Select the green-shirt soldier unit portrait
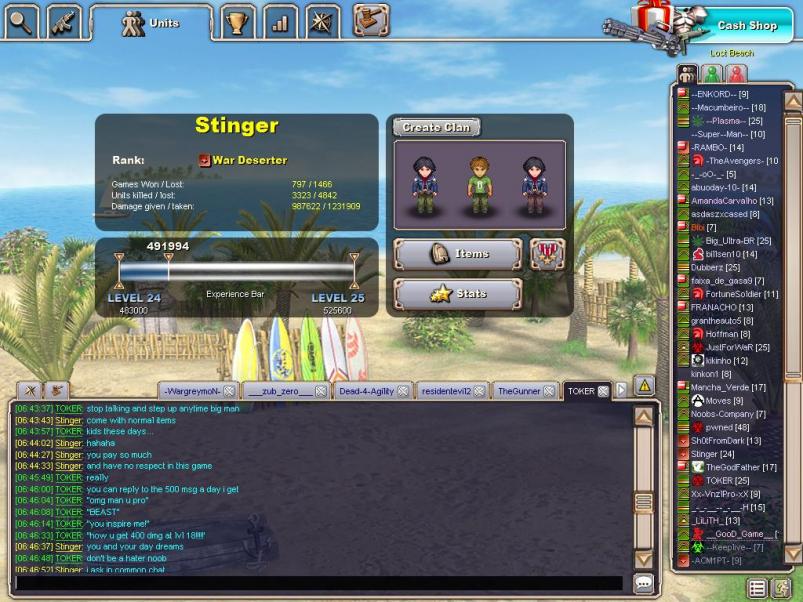Image resolution: width=803 pixels, height=602 pixels. point(480,183)
